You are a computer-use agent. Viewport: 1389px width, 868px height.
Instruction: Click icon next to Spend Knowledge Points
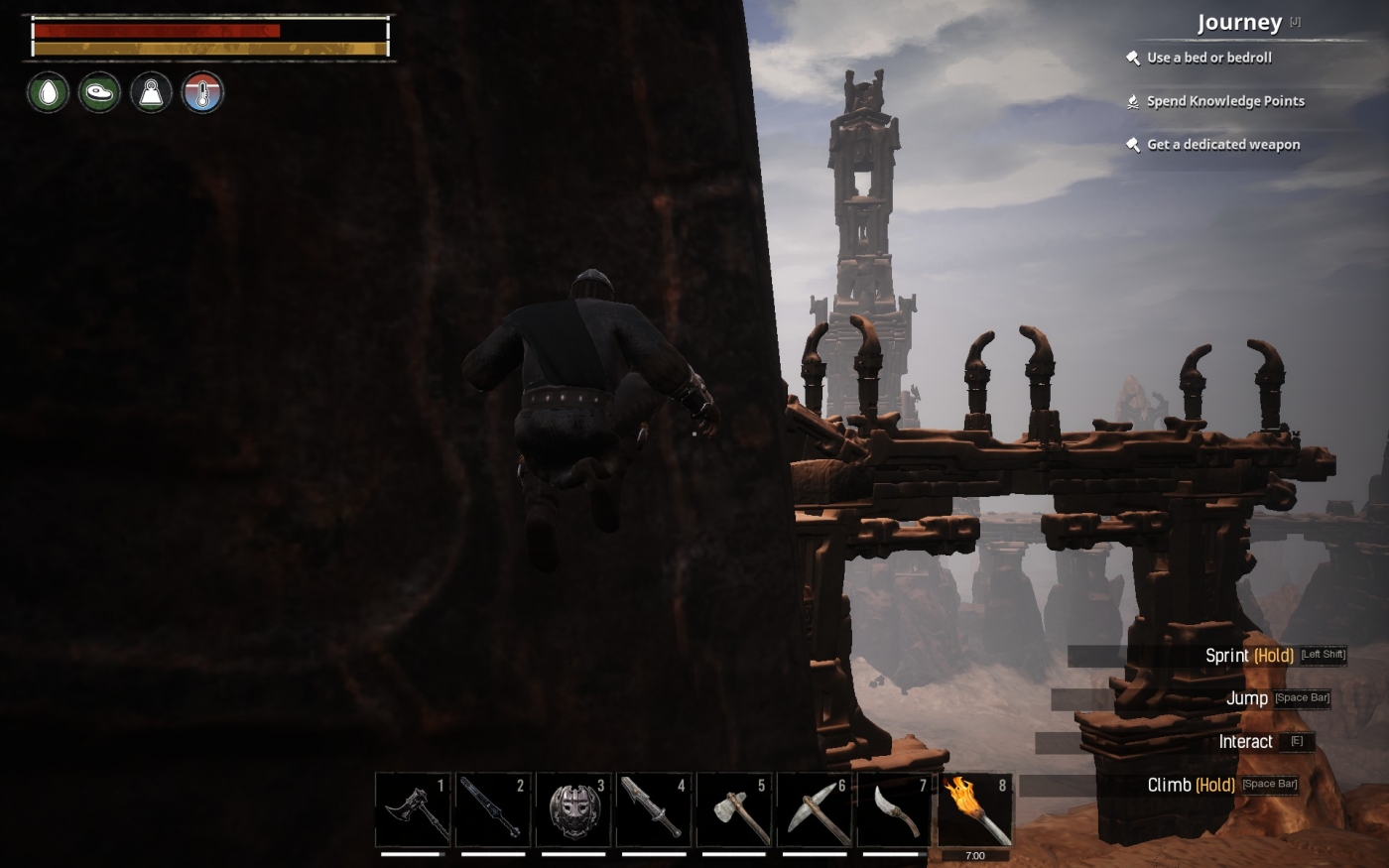(1132, 100)
